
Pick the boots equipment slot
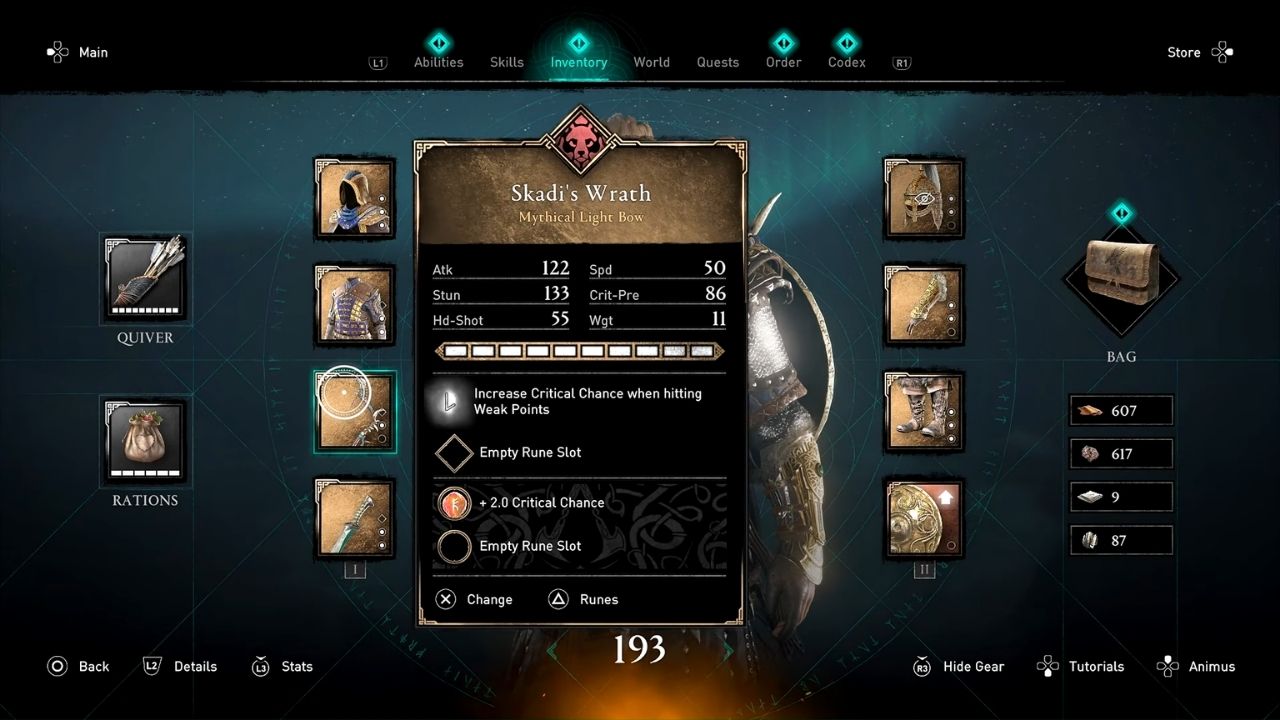924,412
